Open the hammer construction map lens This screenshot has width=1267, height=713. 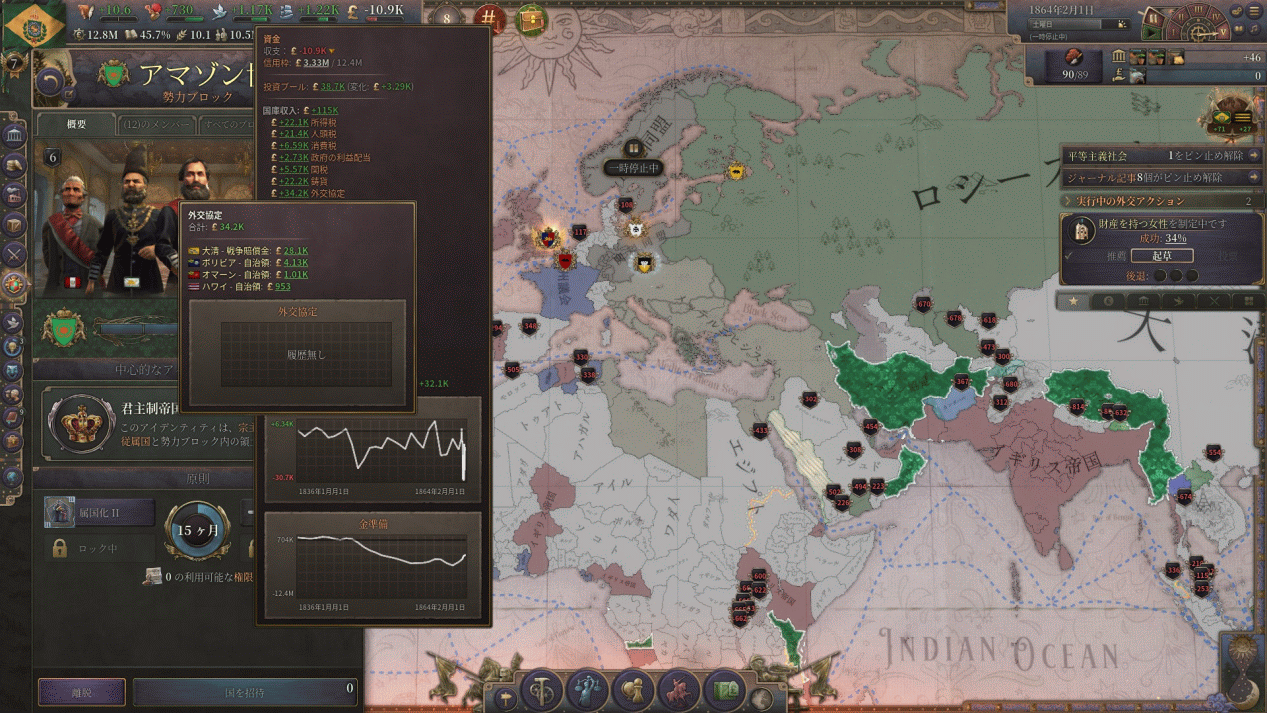[542, 689]
